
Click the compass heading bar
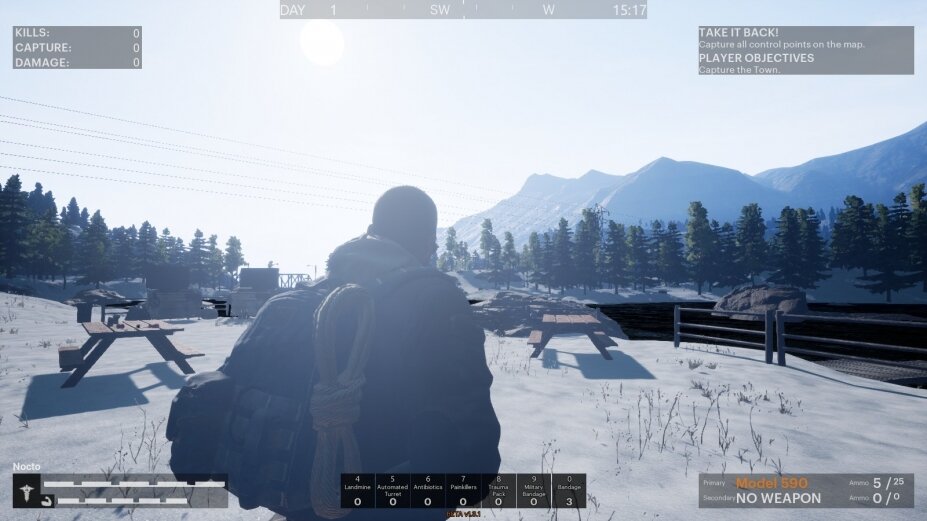click(x=463, y=10)
